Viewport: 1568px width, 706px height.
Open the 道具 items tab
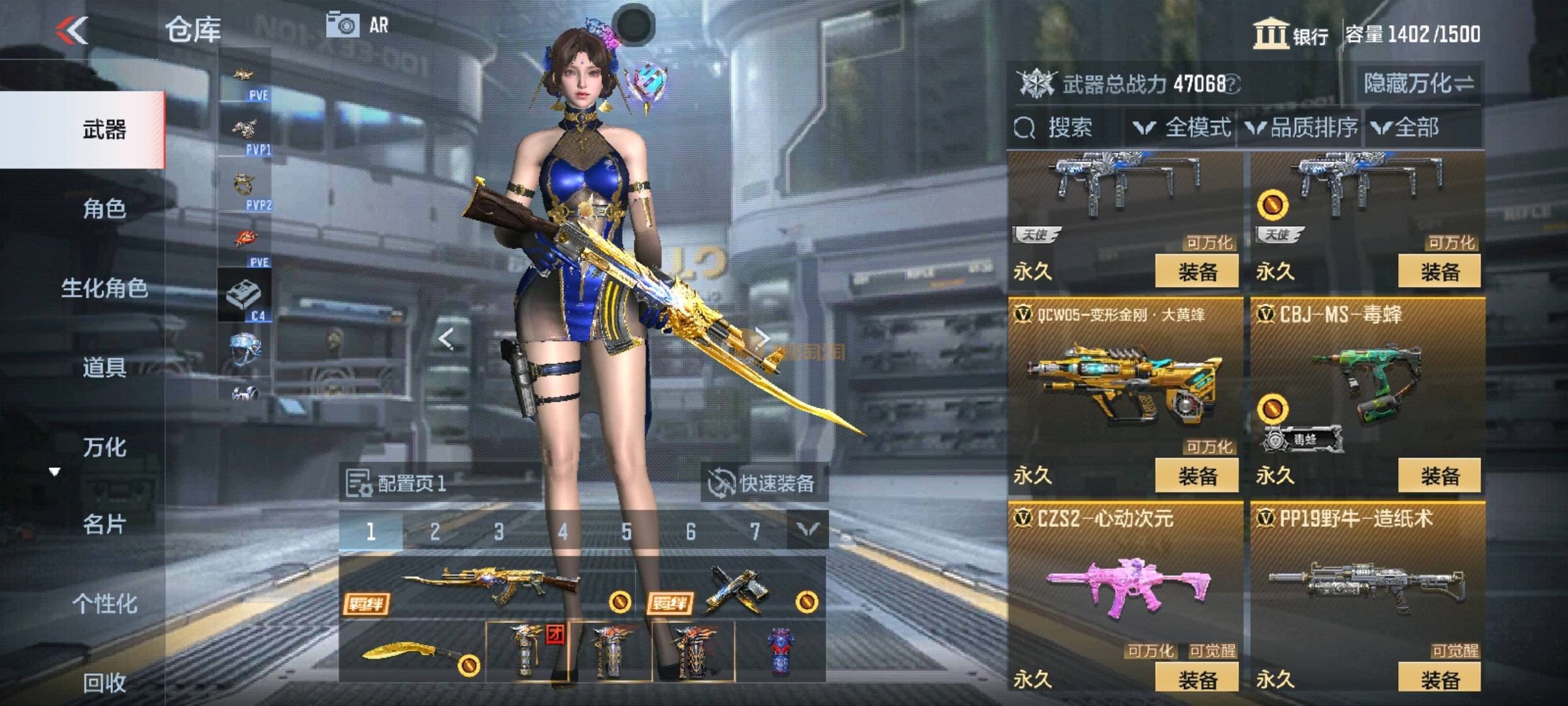coord(105,367)
